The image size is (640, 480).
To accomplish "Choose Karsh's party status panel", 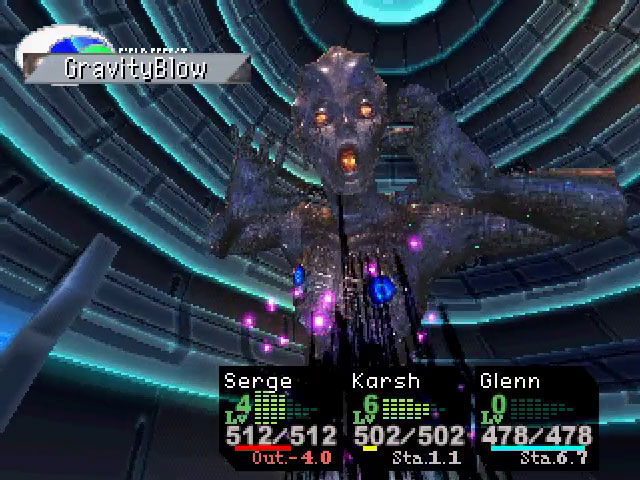I will (408, 420).
